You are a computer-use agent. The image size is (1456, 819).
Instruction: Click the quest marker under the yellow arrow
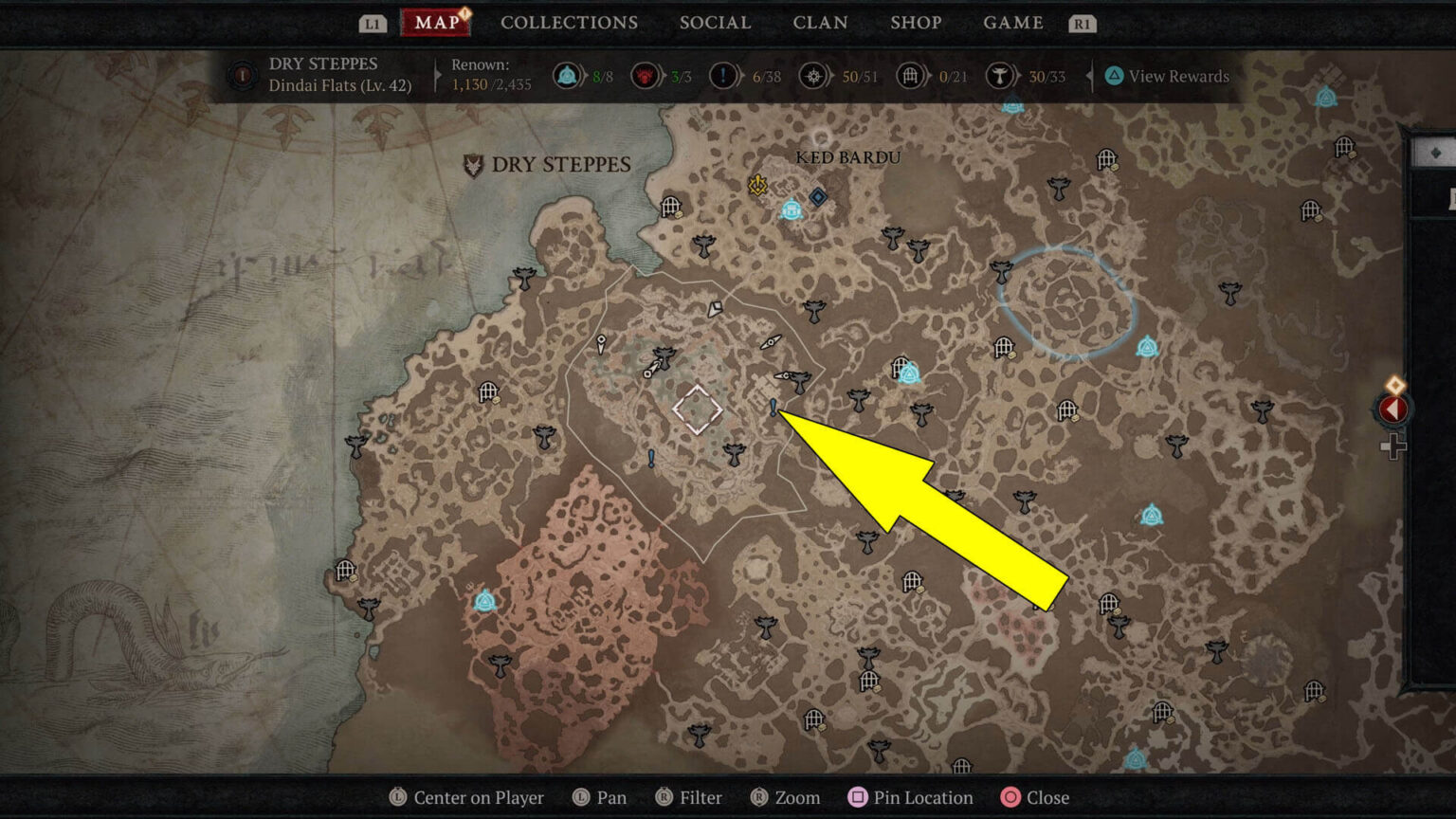pos(773,408)
